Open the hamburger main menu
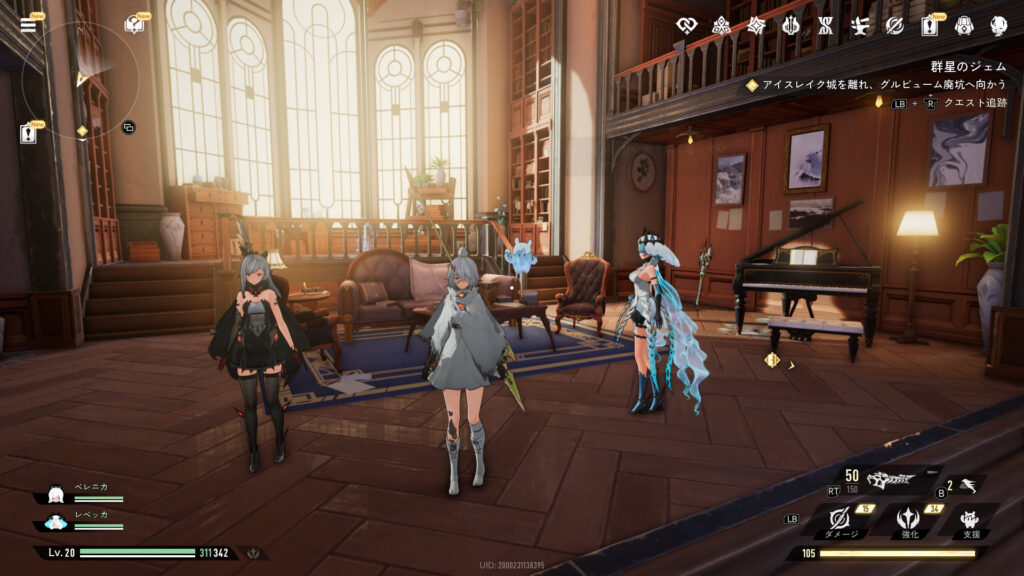This screenshot has height=576, width=1024. [x=27, y=24]
